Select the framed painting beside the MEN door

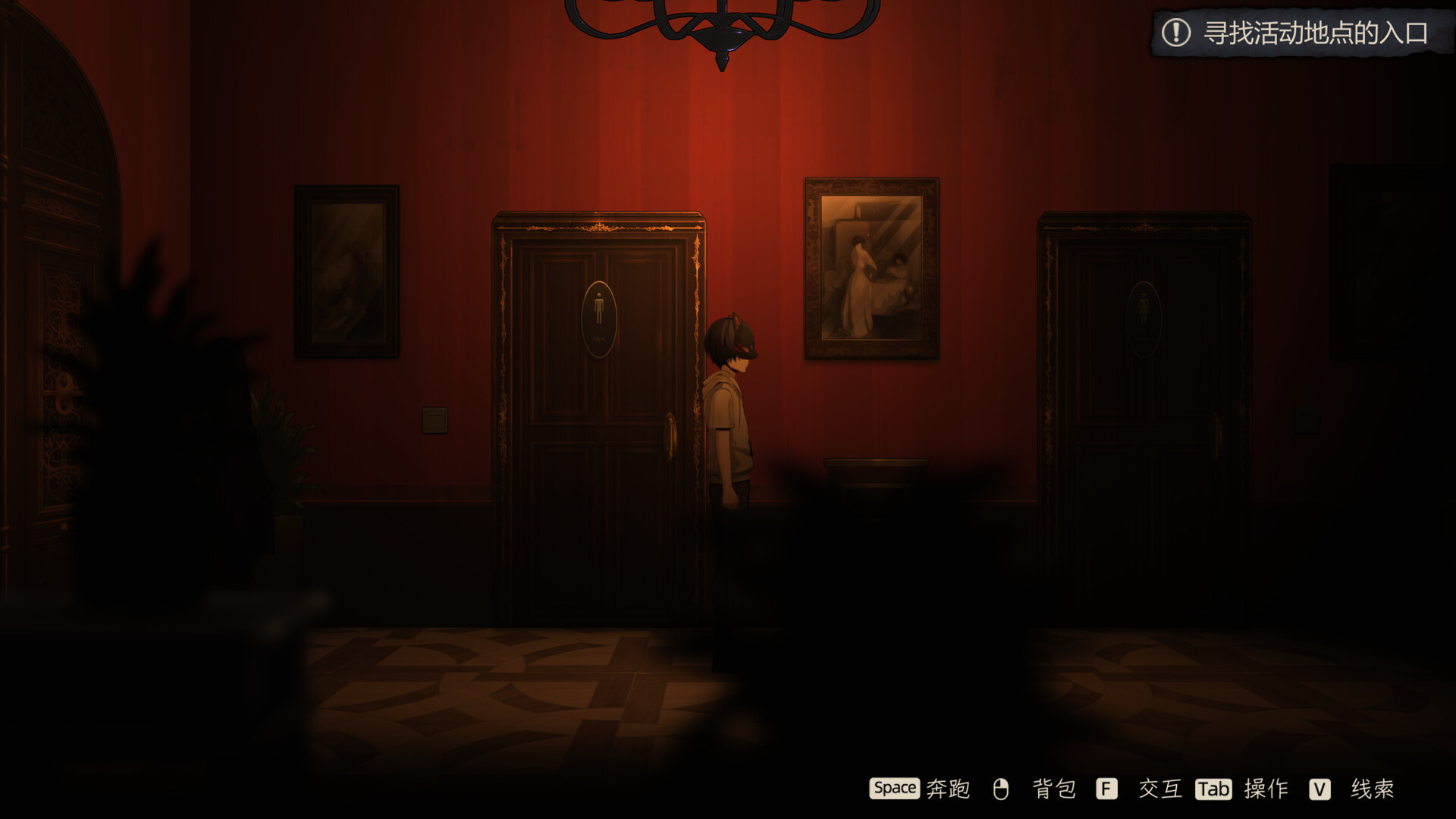coord(349,273)
